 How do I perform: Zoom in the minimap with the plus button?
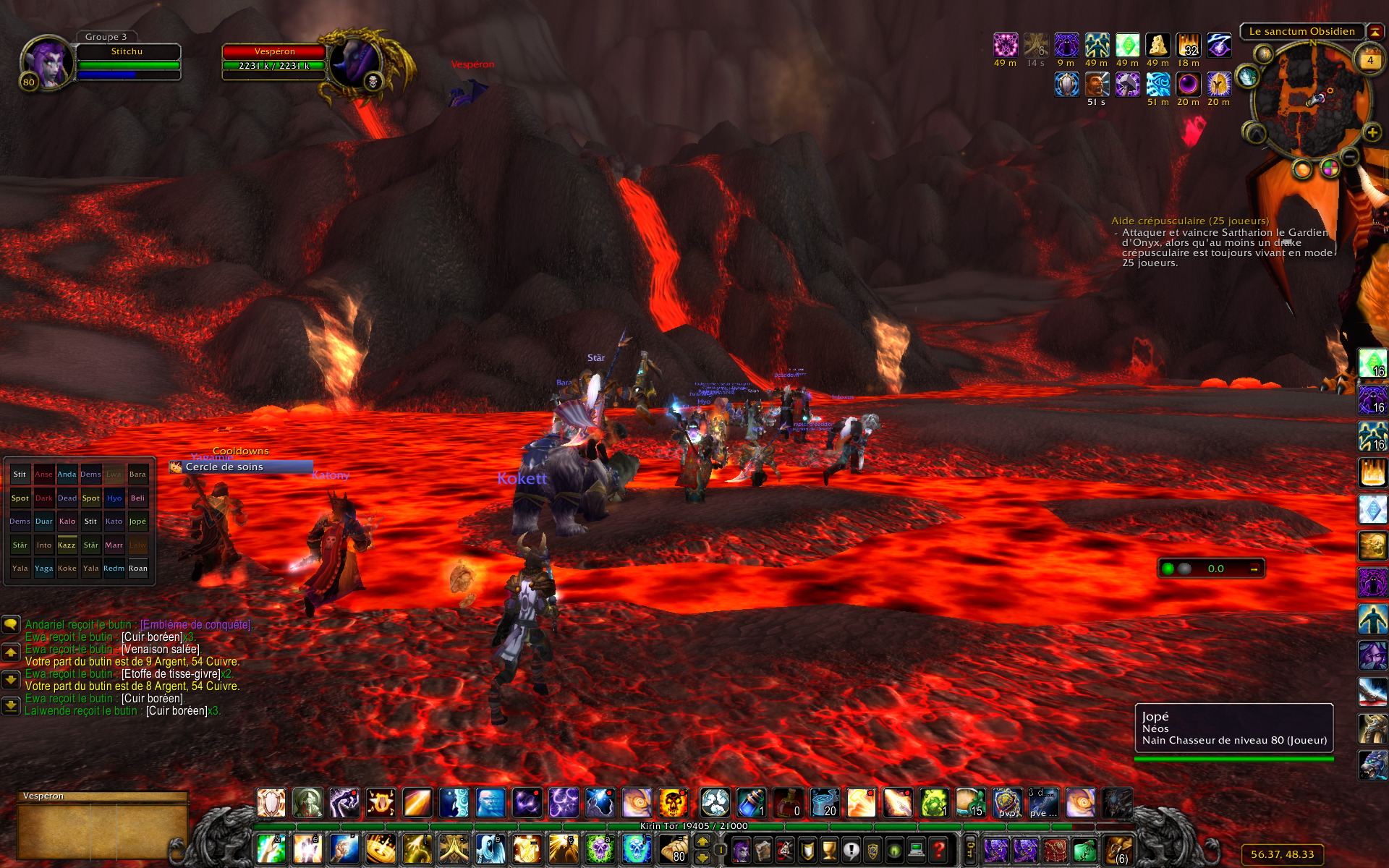[x=1372, y=132]
